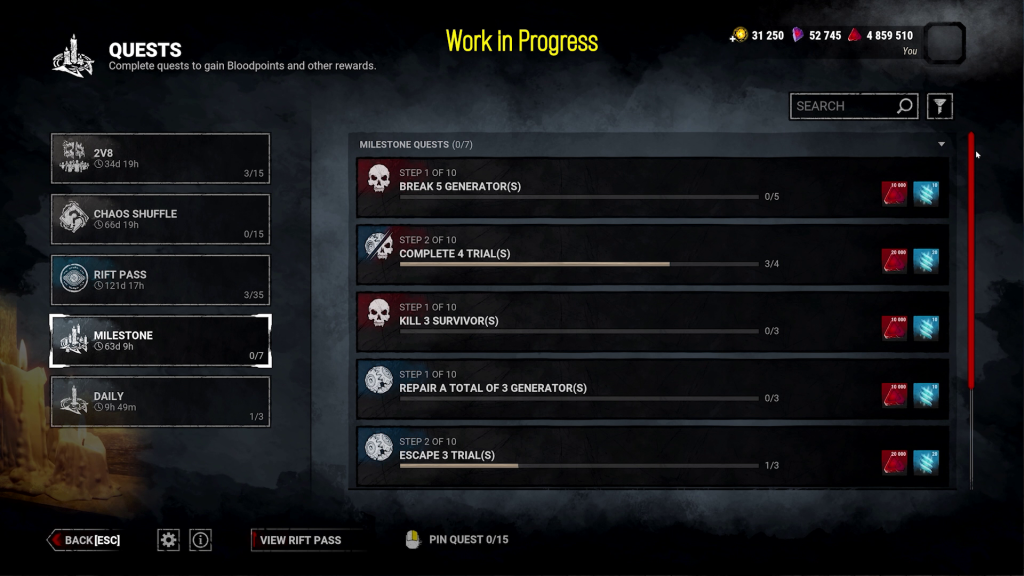Choose the Milestone quests tab
This screenshot has height=576, width=1024.
160,342
